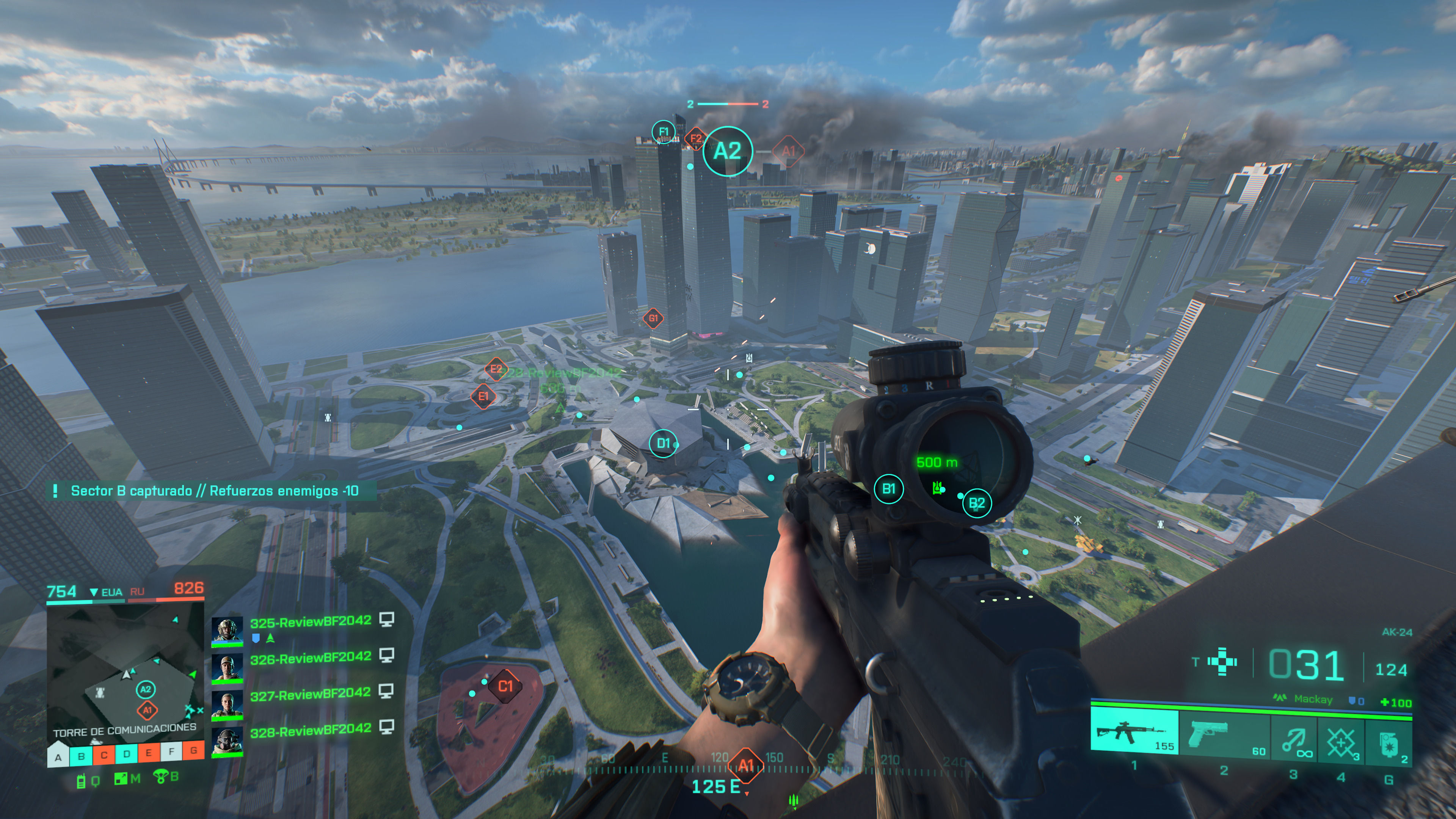1456x819 pixels.
Task: Click squad member 326-ReviewBF2042
Action: (x=310, y=659)
